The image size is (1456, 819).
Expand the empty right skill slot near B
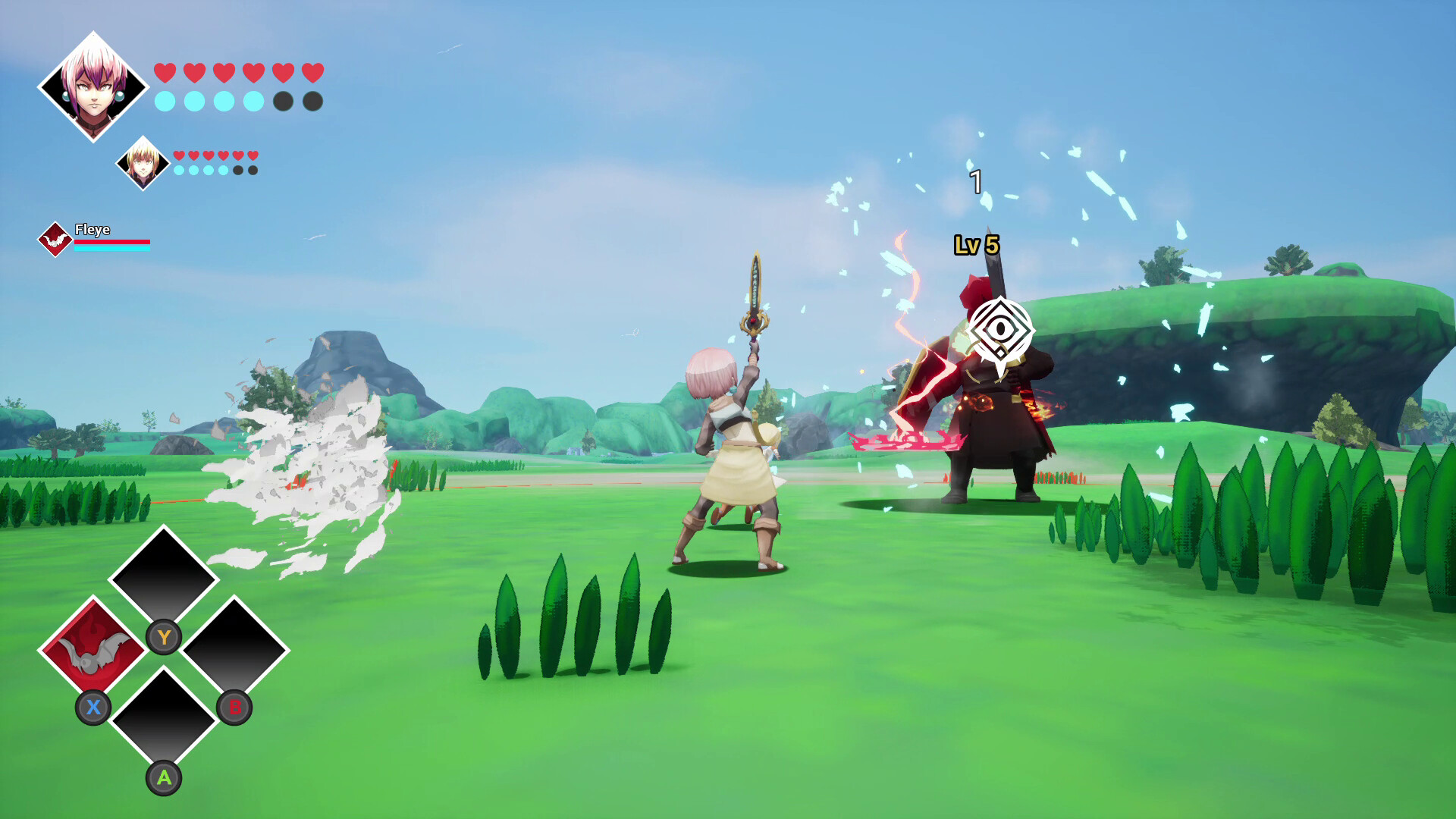click(x=235, y=650)
